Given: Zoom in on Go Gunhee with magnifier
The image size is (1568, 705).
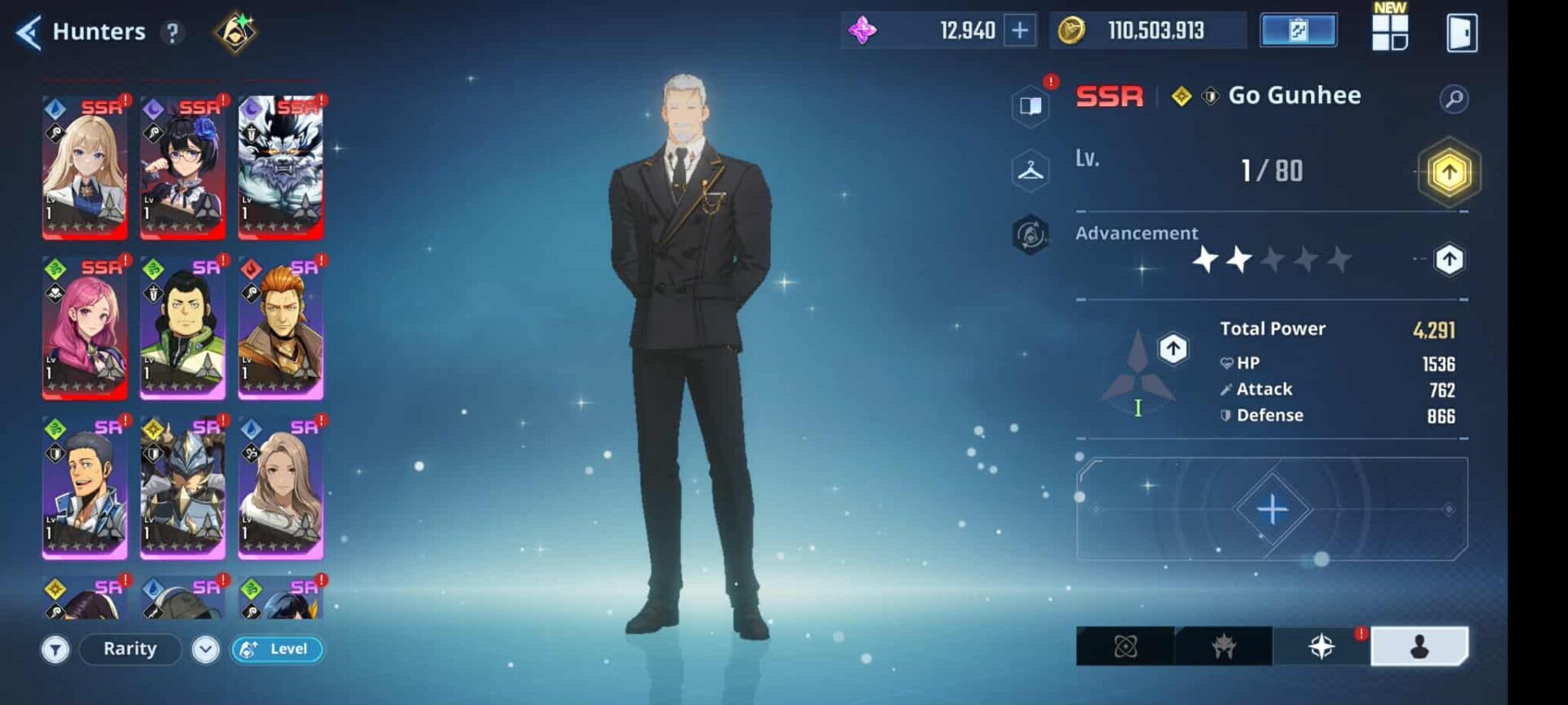Looking at the screenshot, I should (1454, 99).
